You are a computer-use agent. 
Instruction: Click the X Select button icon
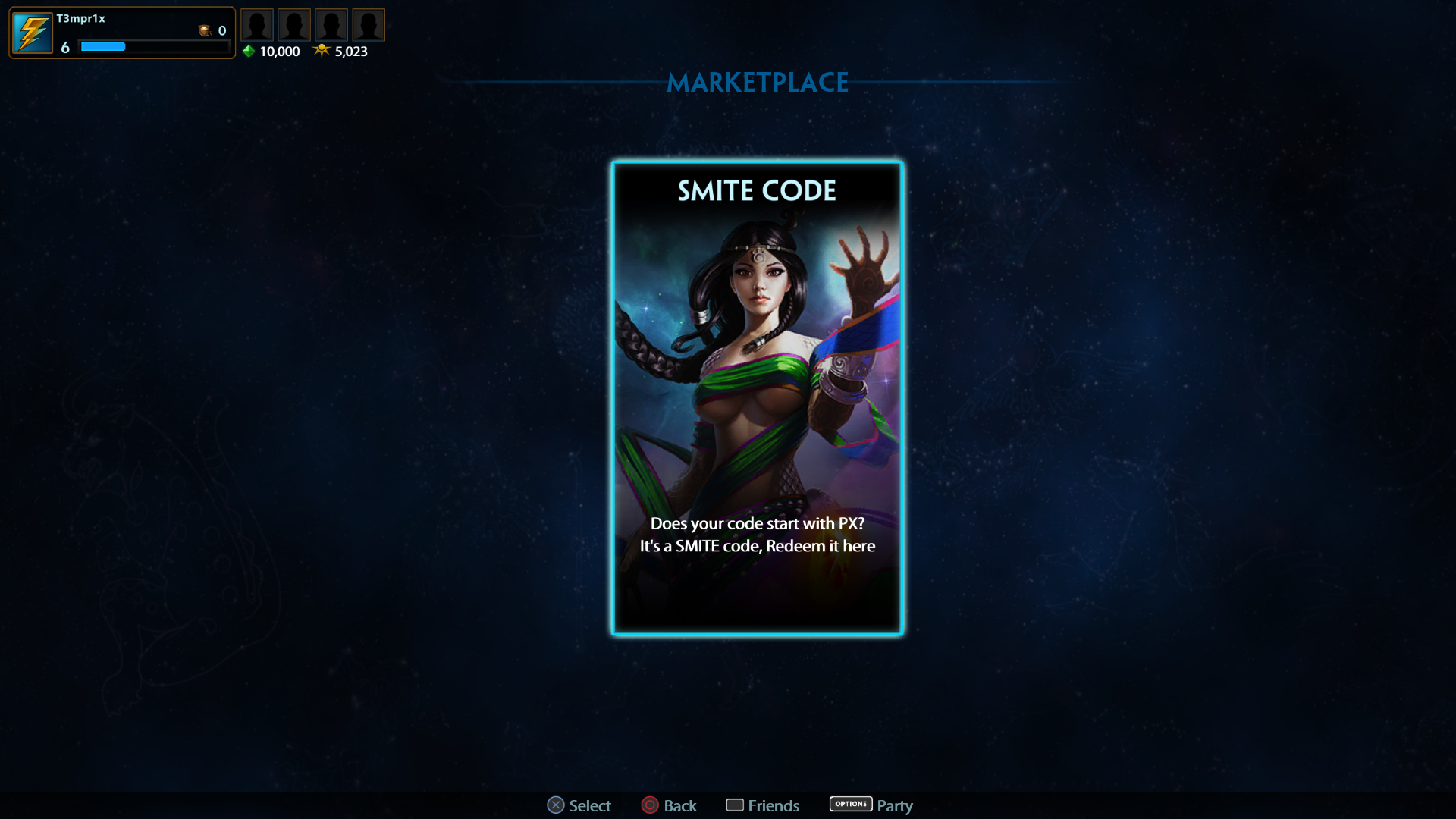pos(556,805)
